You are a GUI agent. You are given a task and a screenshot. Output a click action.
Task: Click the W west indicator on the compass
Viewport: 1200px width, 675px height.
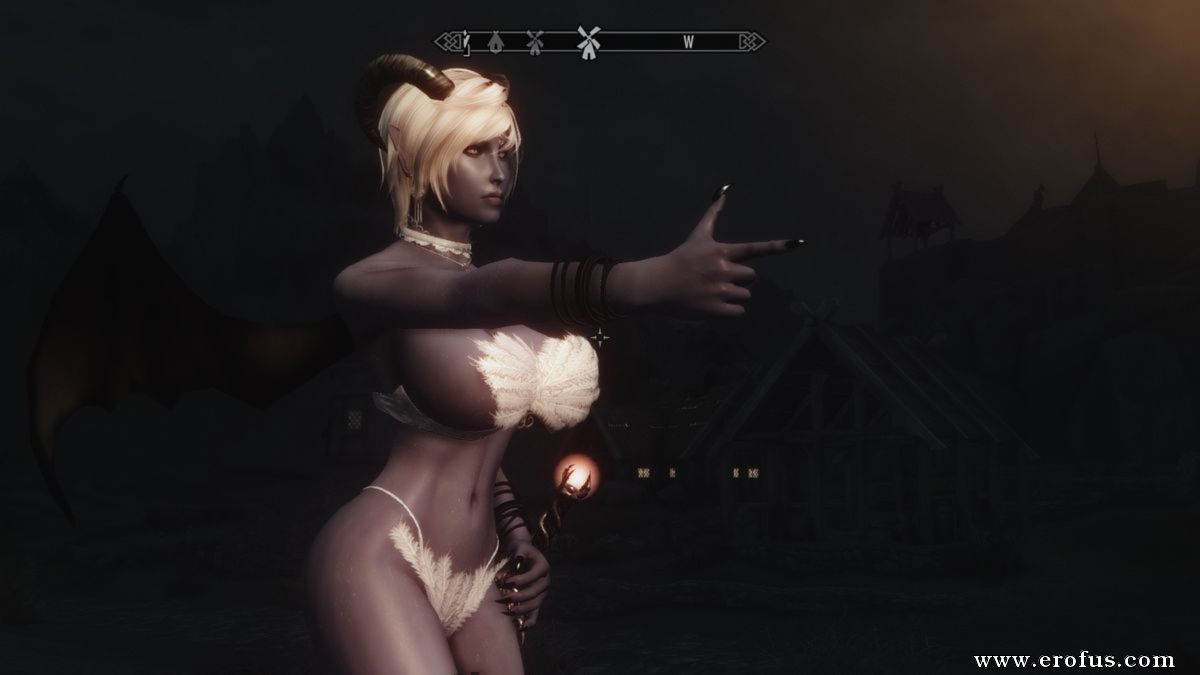click(688, 42)
